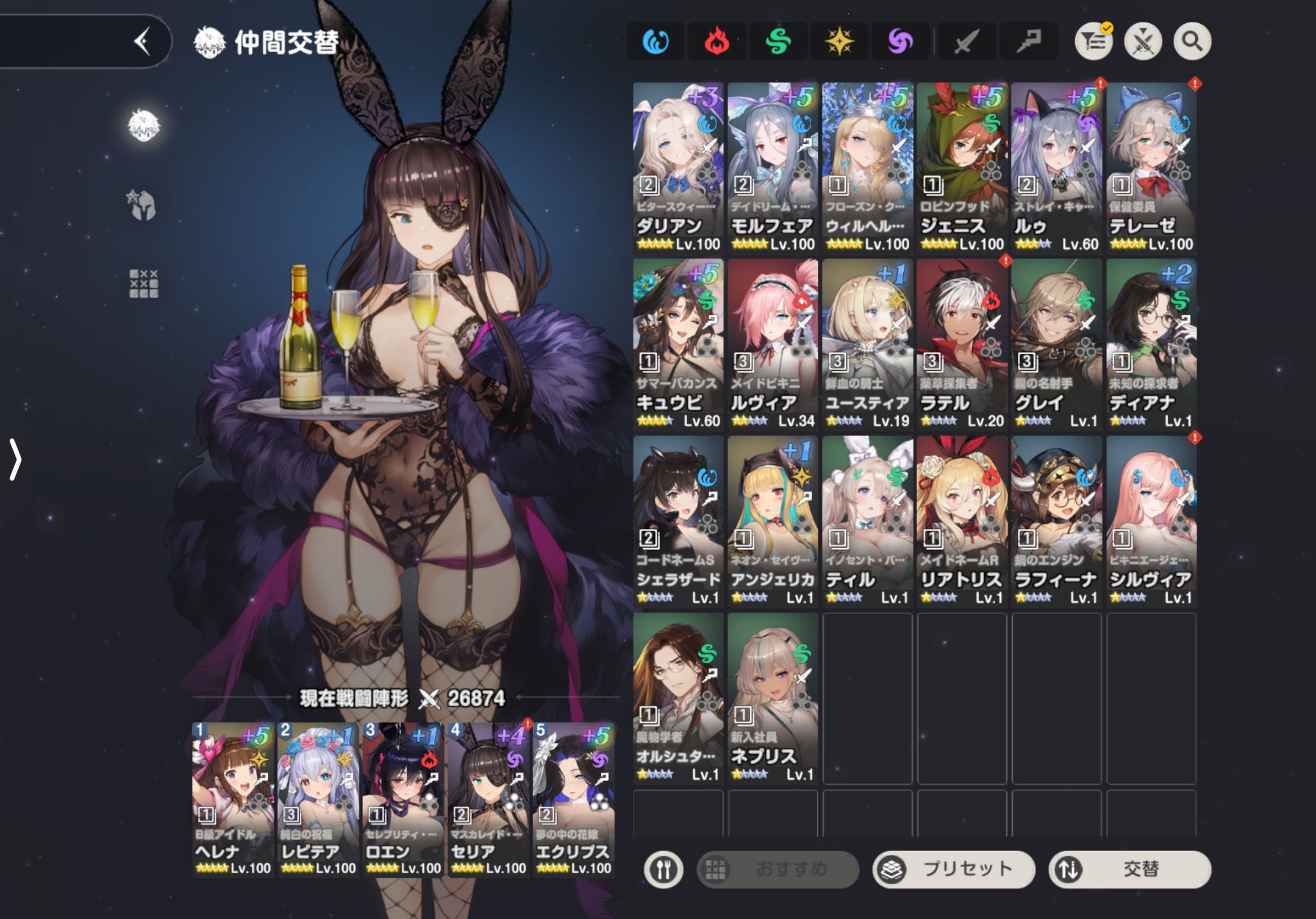The width and height of the screenshot is (1316, 919).
Task: Choose the ネブリス card
Action: [773, 698]
